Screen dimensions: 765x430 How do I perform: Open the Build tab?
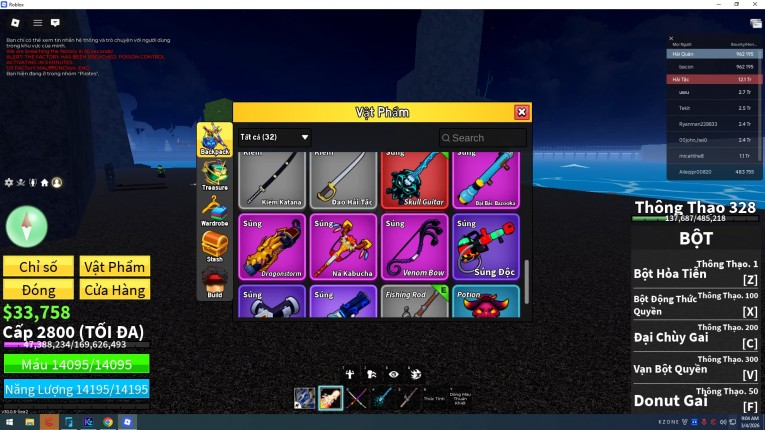pos(214,282)
